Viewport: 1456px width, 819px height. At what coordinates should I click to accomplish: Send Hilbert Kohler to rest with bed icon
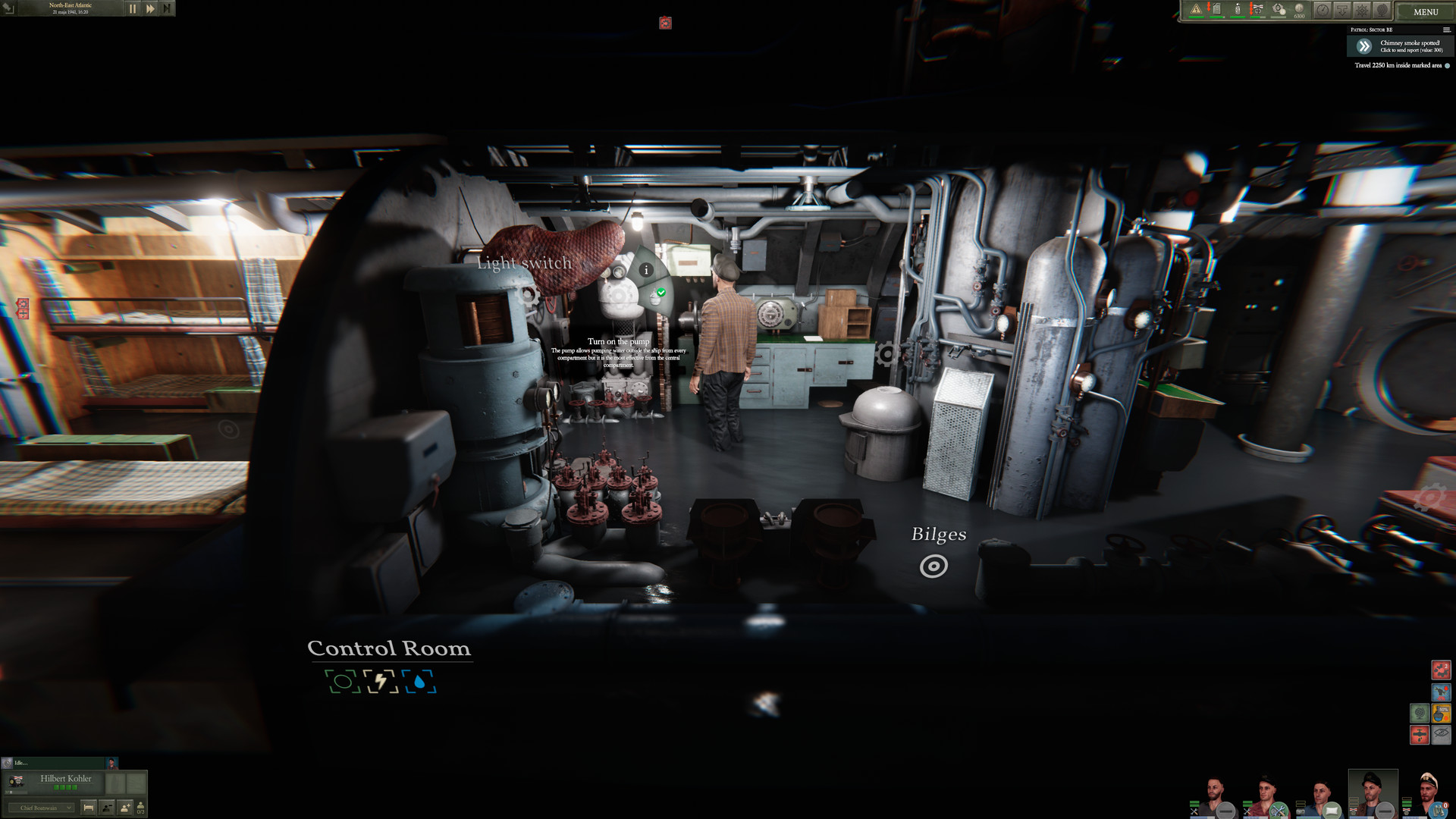[x=88, y=807]
